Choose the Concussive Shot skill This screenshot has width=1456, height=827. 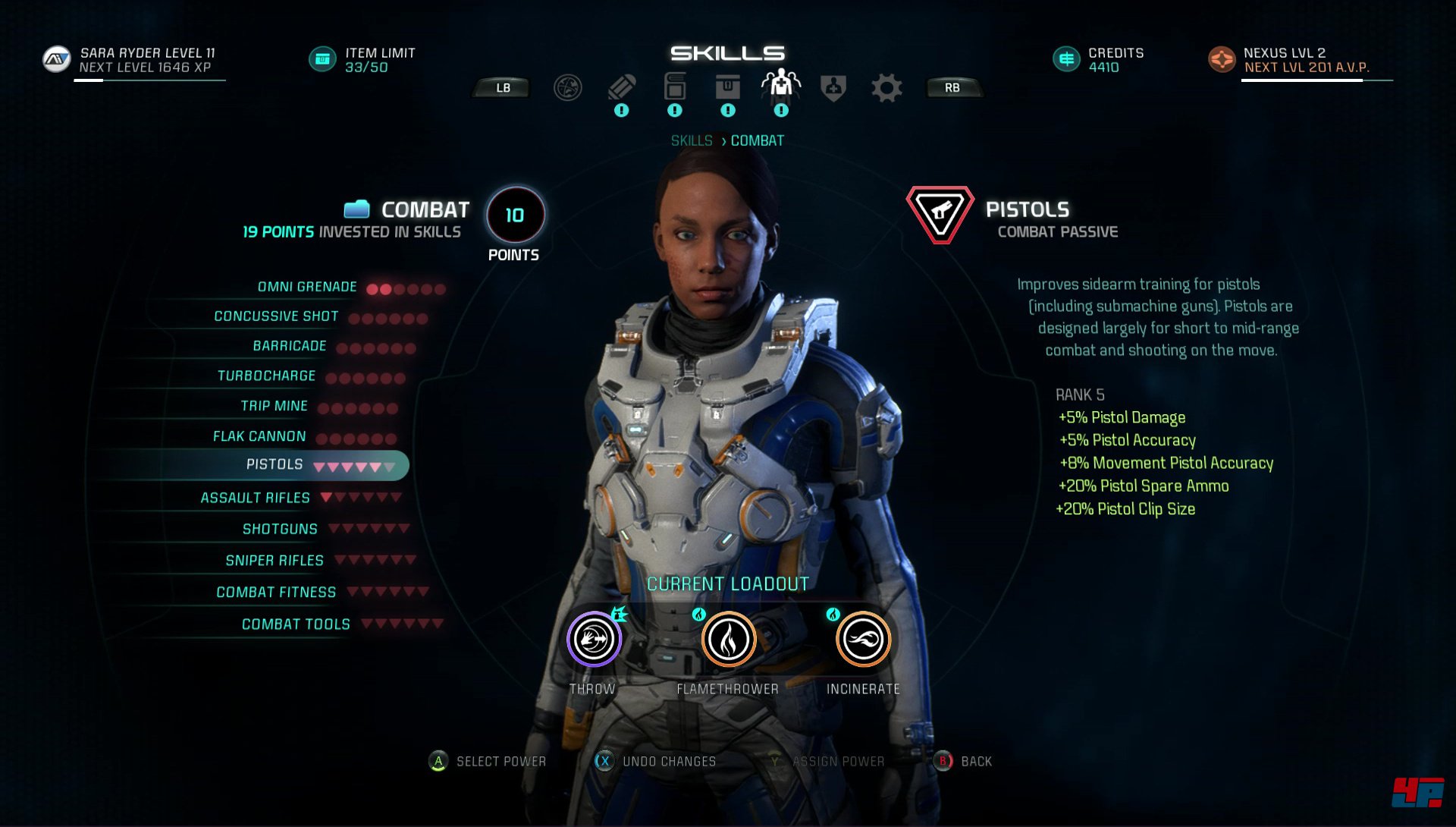(276, 316)
